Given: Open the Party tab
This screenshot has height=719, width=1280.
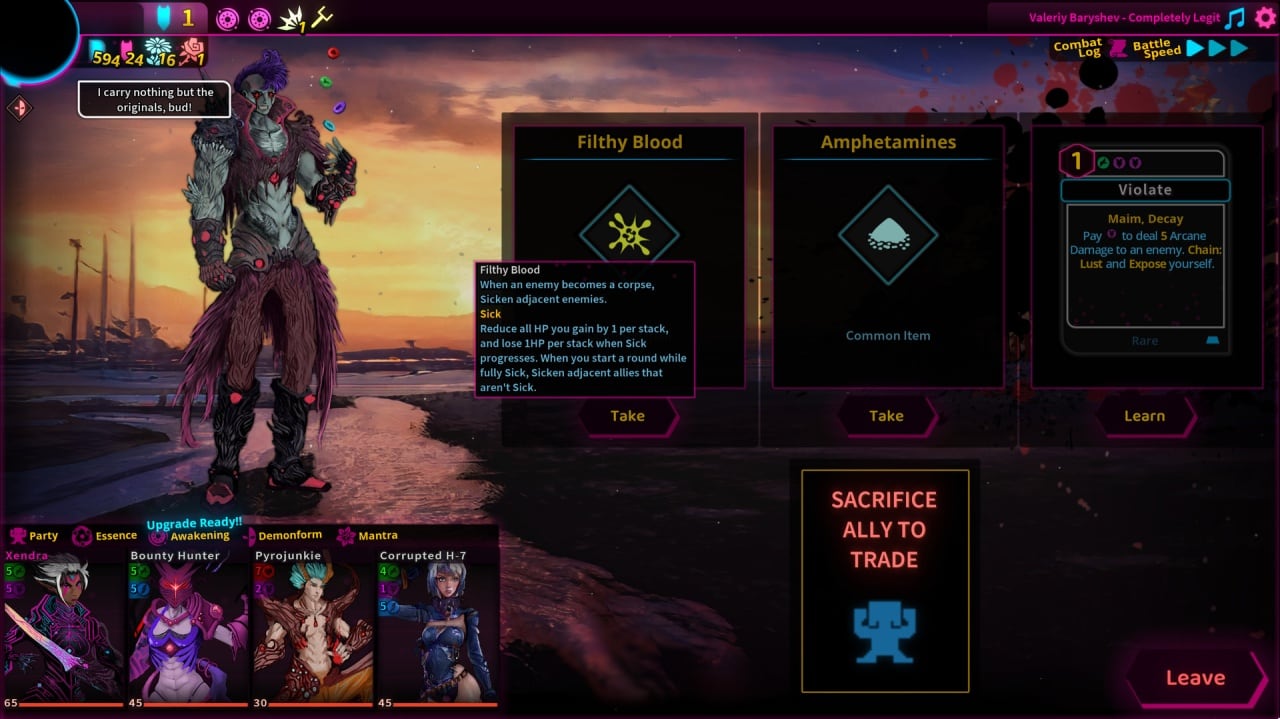Looking at the screenshot, I should [34, 536].
